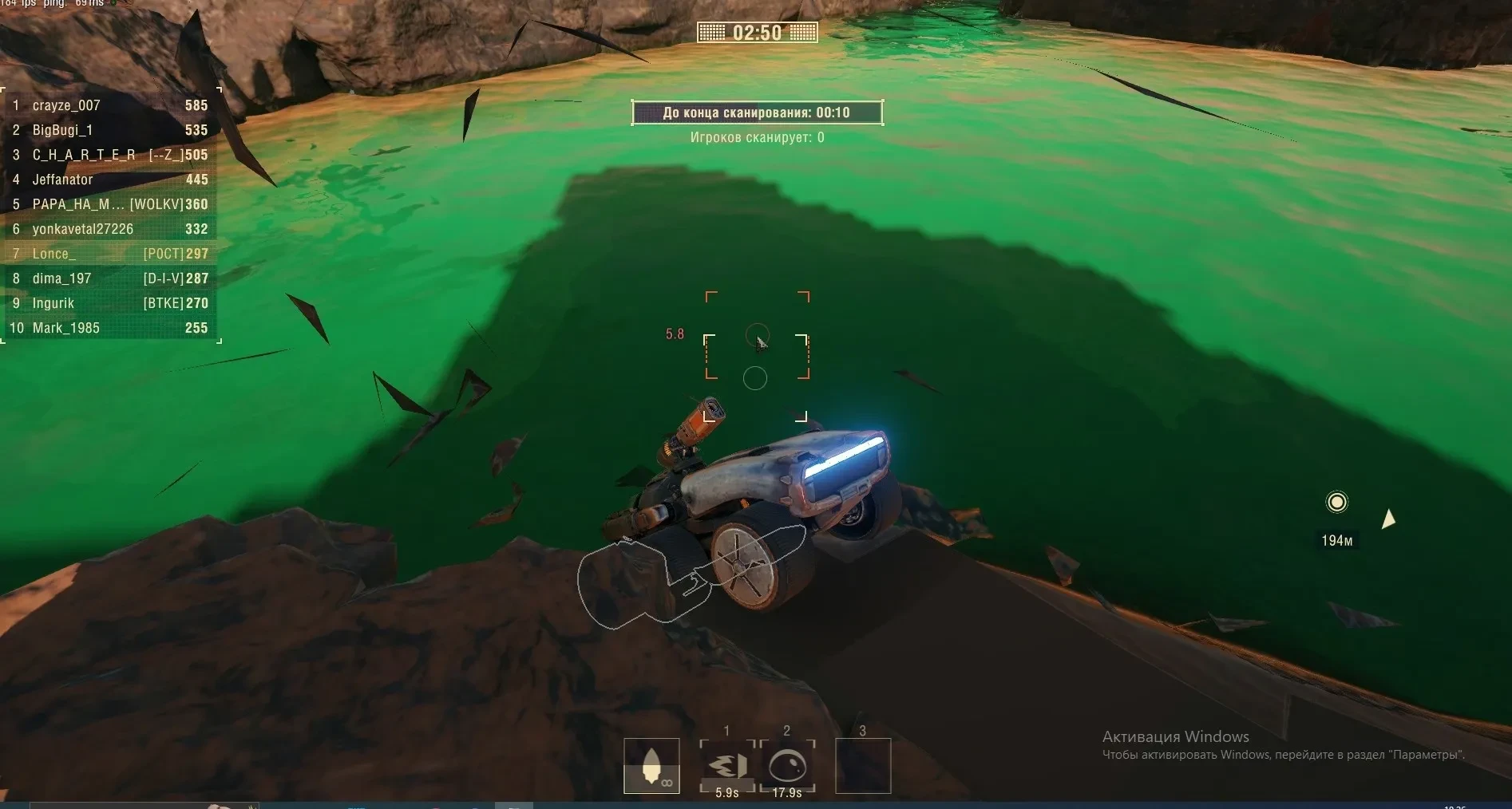Click yonkavetal27226 in the scoreboard
Viewport: 1512px width, 809px height.
click(110, 229)
